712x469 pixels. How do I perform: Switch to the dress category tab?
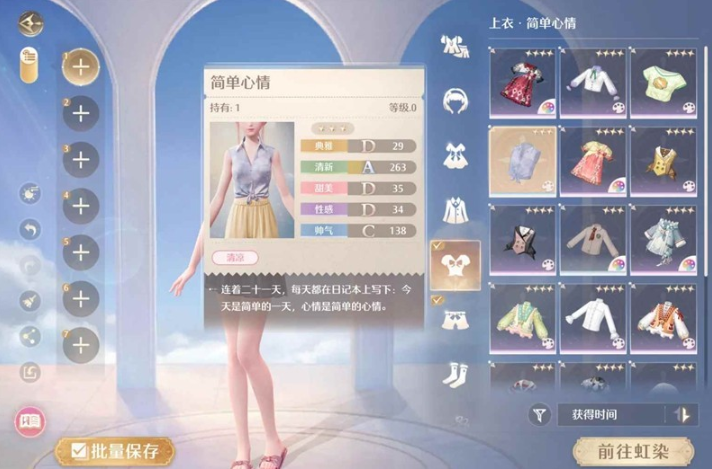pos(456,156)
